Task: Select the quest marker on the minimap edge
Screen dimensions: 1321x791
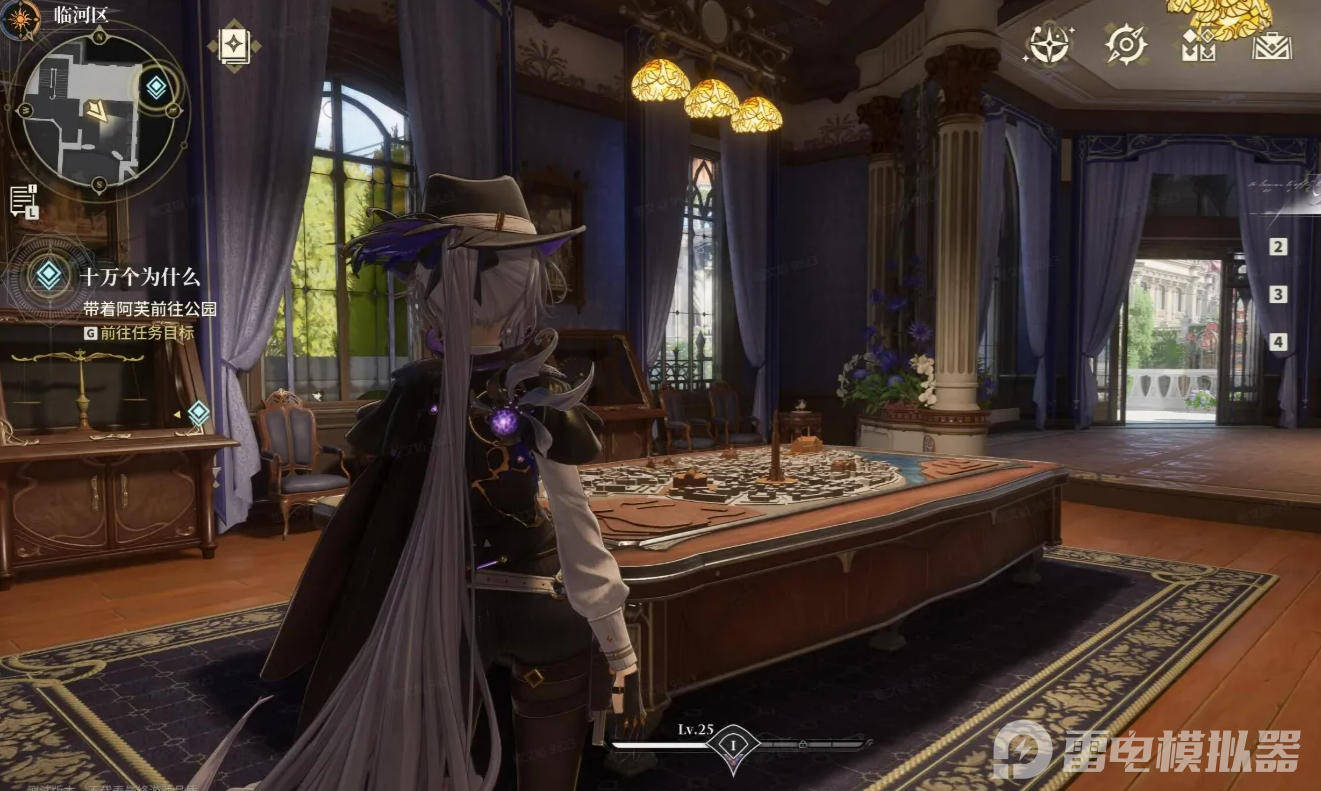Action: coord(156,87)
